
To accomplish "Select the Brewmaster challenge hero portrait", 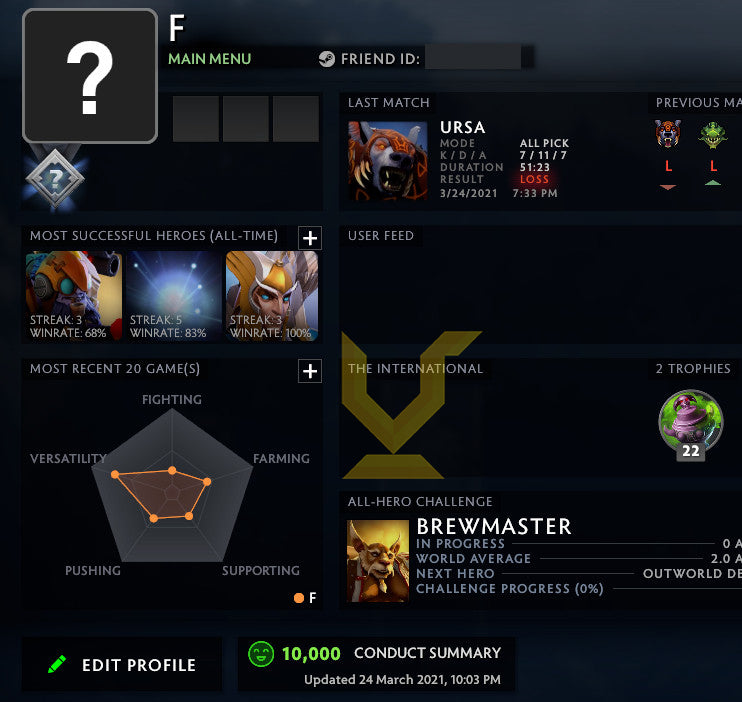I will click(378, 560).
